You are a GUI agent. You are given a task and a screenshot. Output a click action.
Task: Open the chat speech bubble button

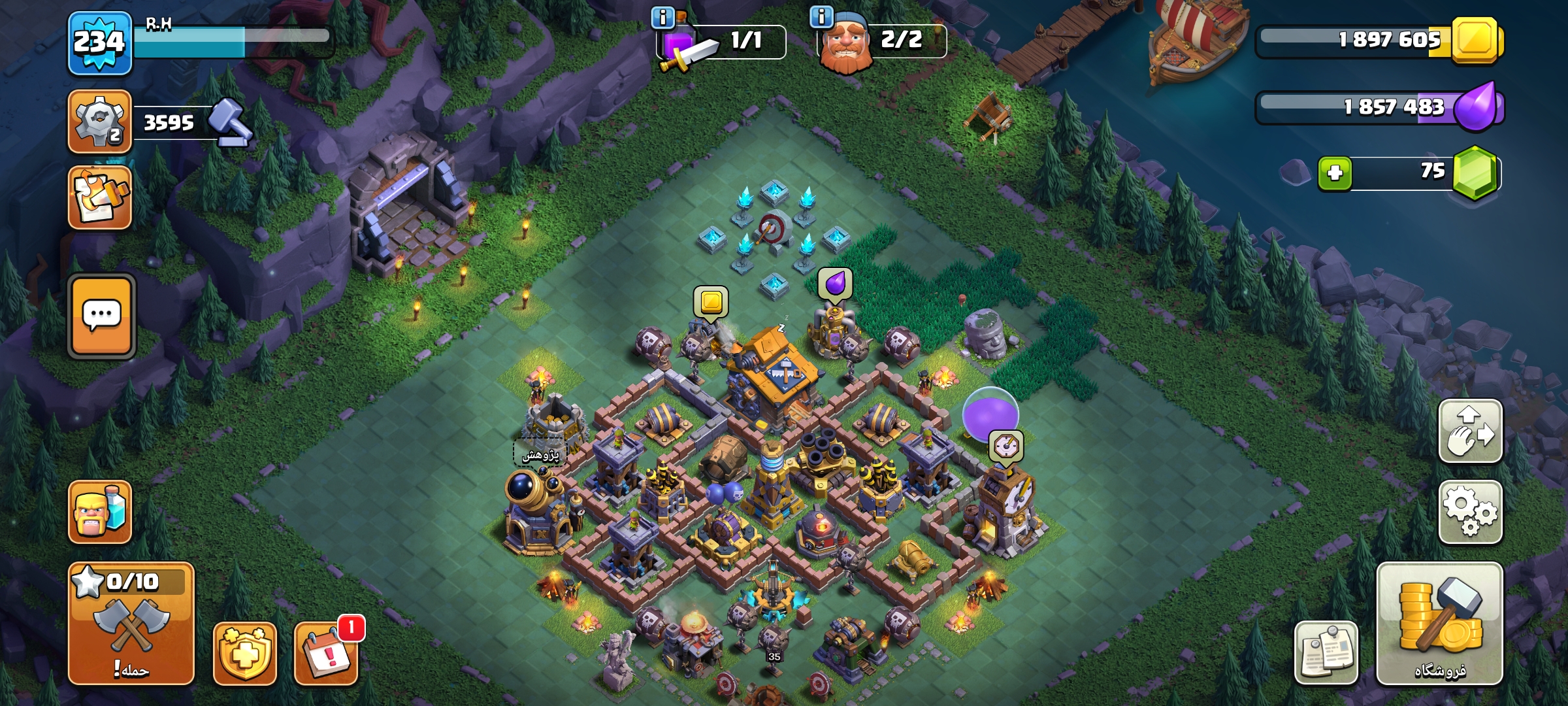pos(102,316)
